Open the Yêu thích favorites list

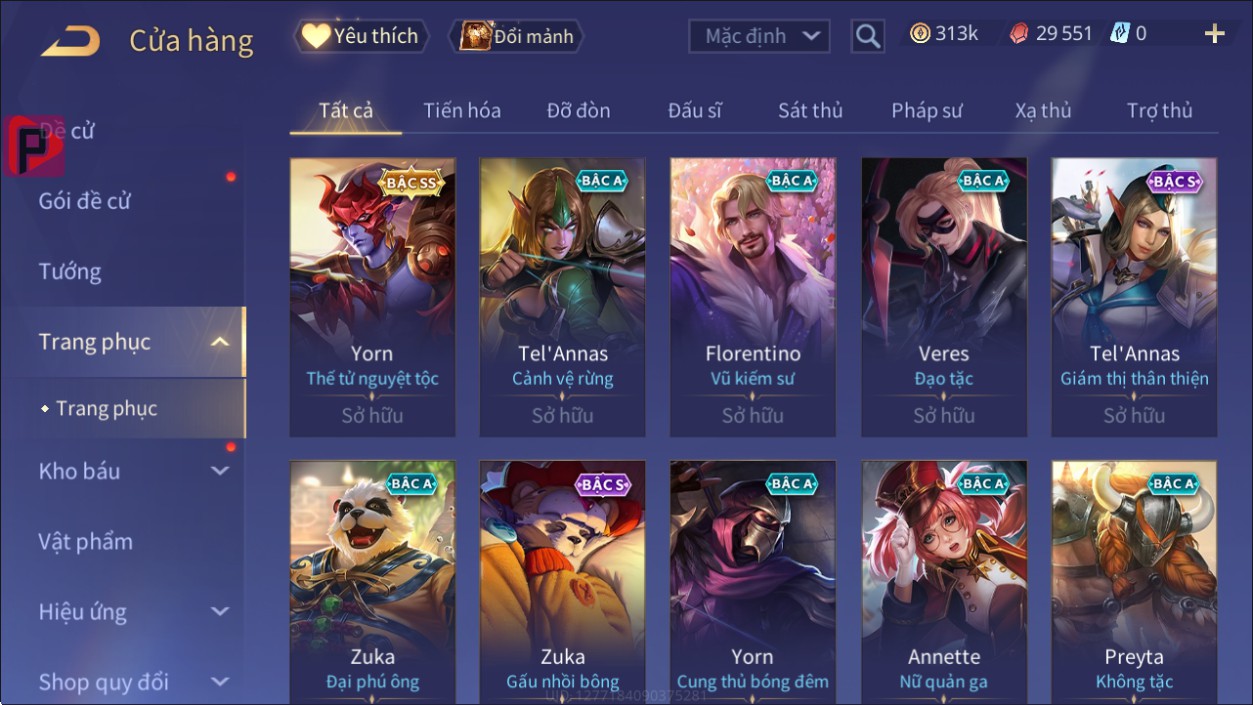pos(361,37)
